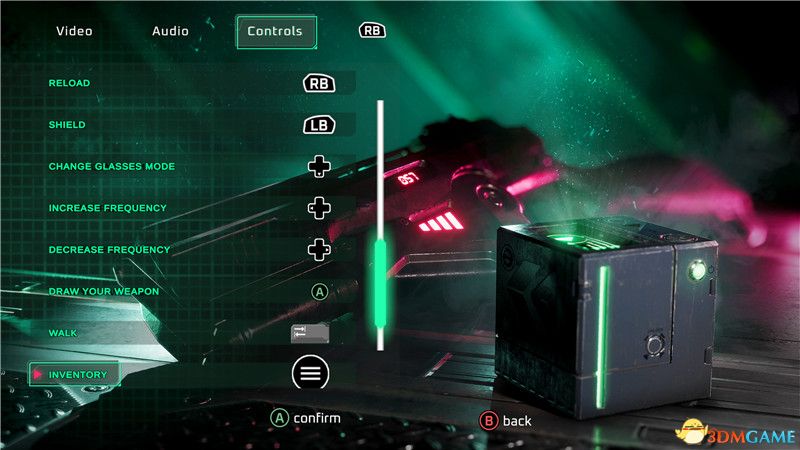
Task: Switch to the Video tab
Action: click(x=74, y=31)
